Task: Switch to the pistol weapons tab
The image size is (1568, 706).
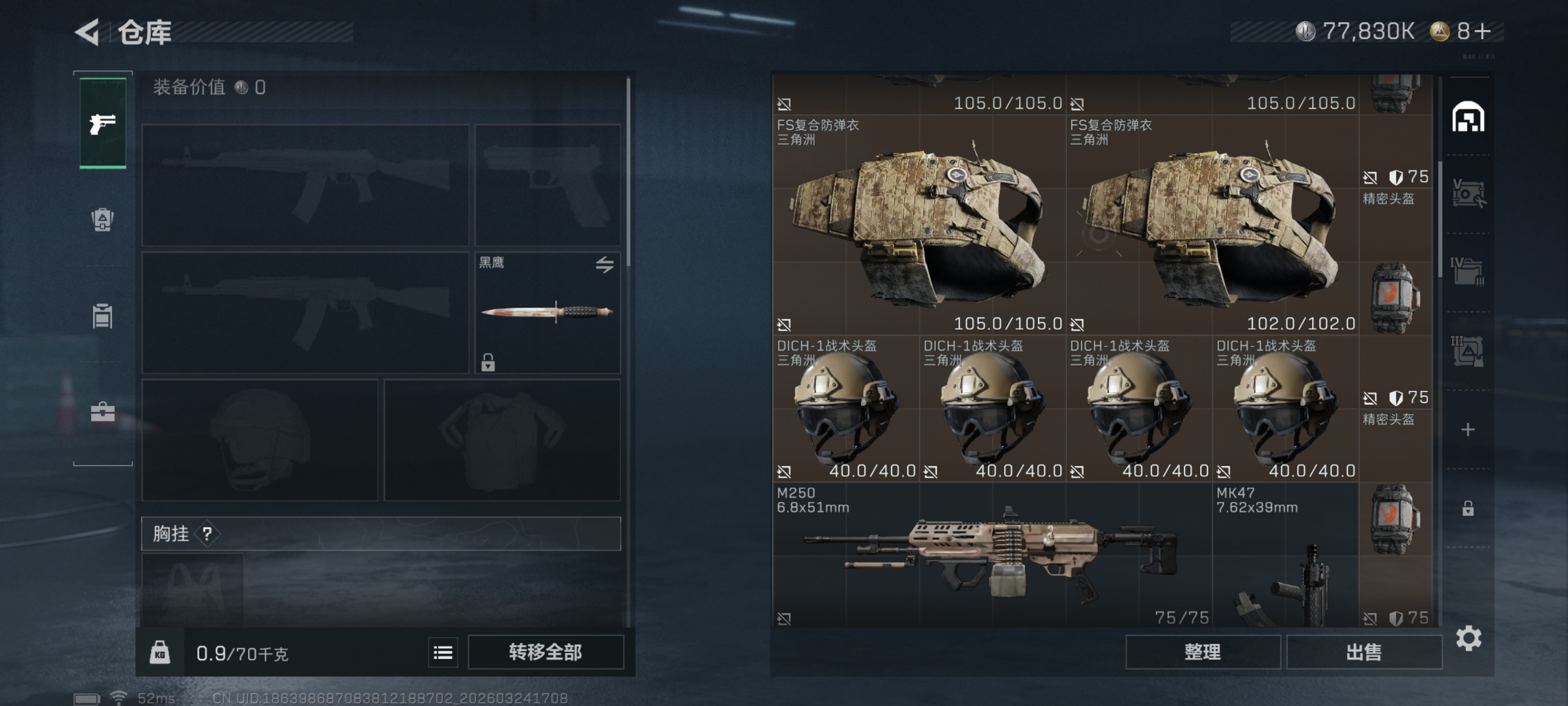Action: click(103, 124)
